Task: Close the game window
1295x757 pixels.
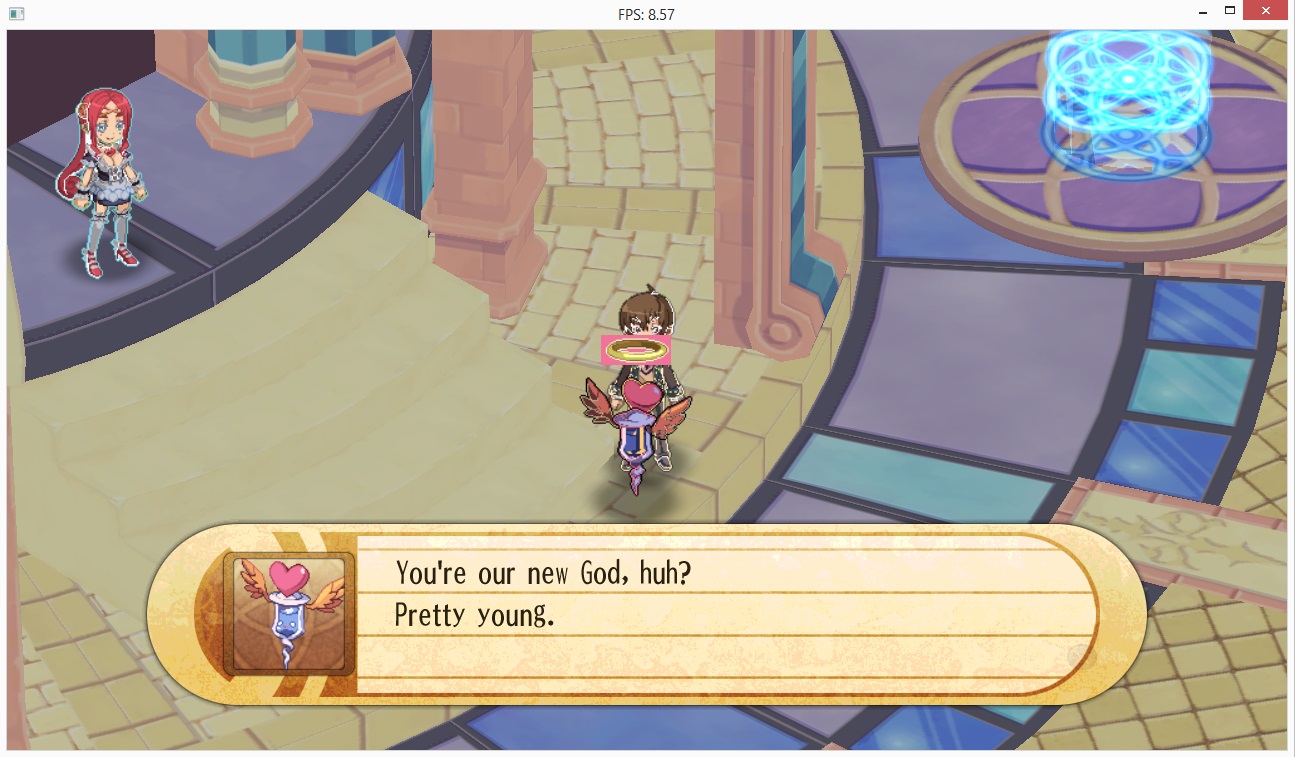Action: pyautogui.click(x=1263, y=12)
